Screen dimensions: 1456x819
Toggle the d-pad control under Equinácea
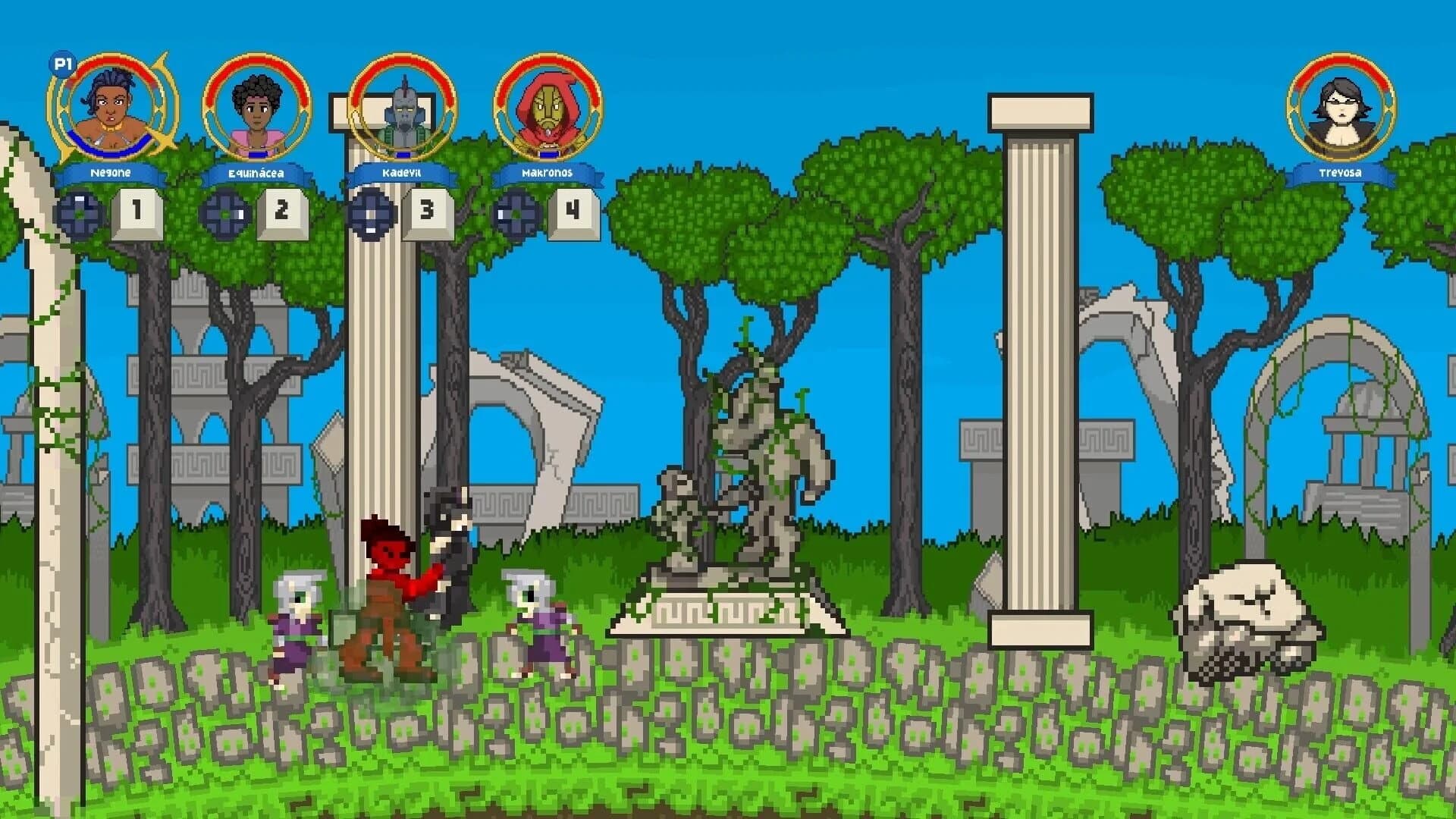pos(223,213)
